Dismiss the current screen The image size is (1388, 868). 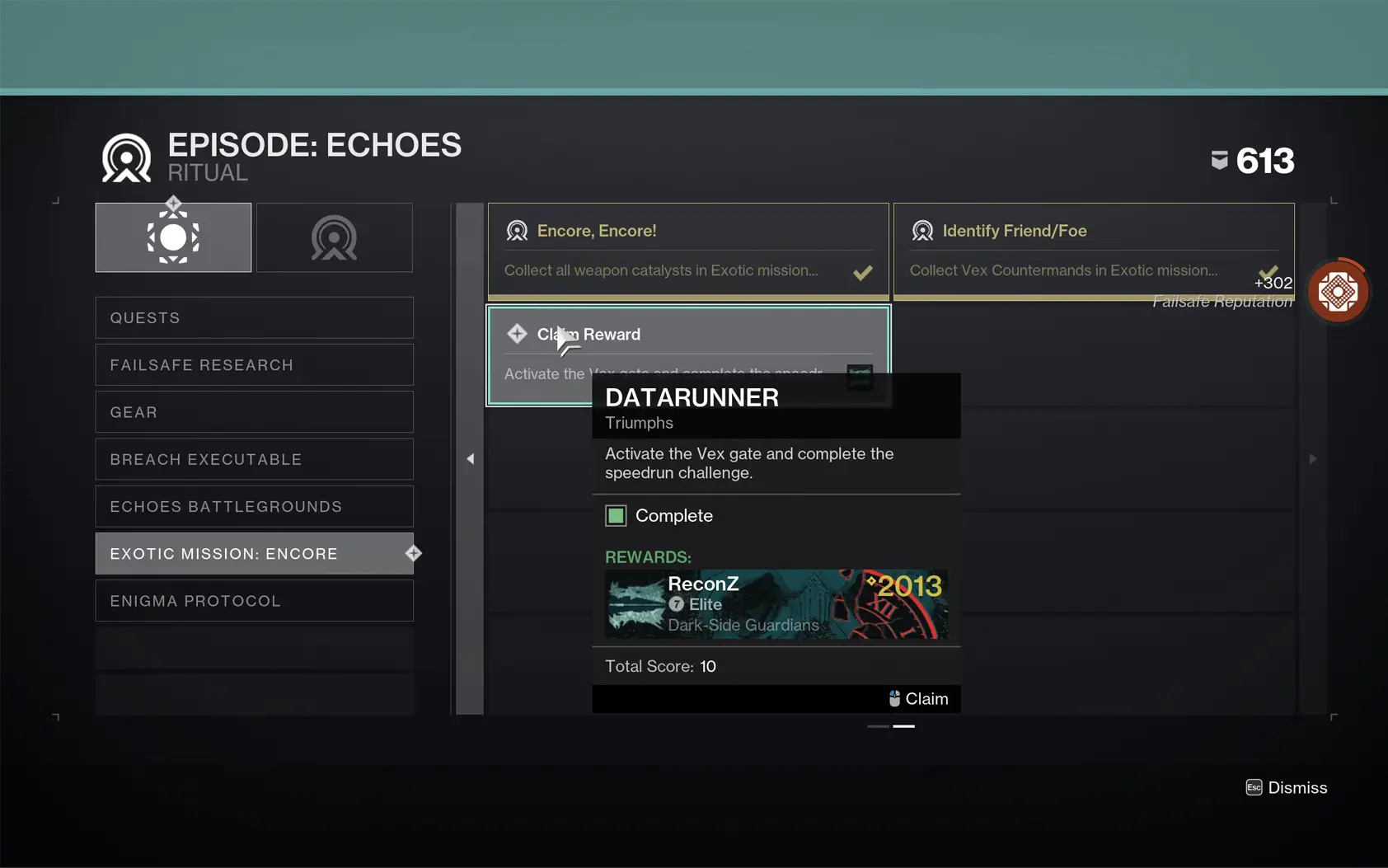tap(1286, 787)
